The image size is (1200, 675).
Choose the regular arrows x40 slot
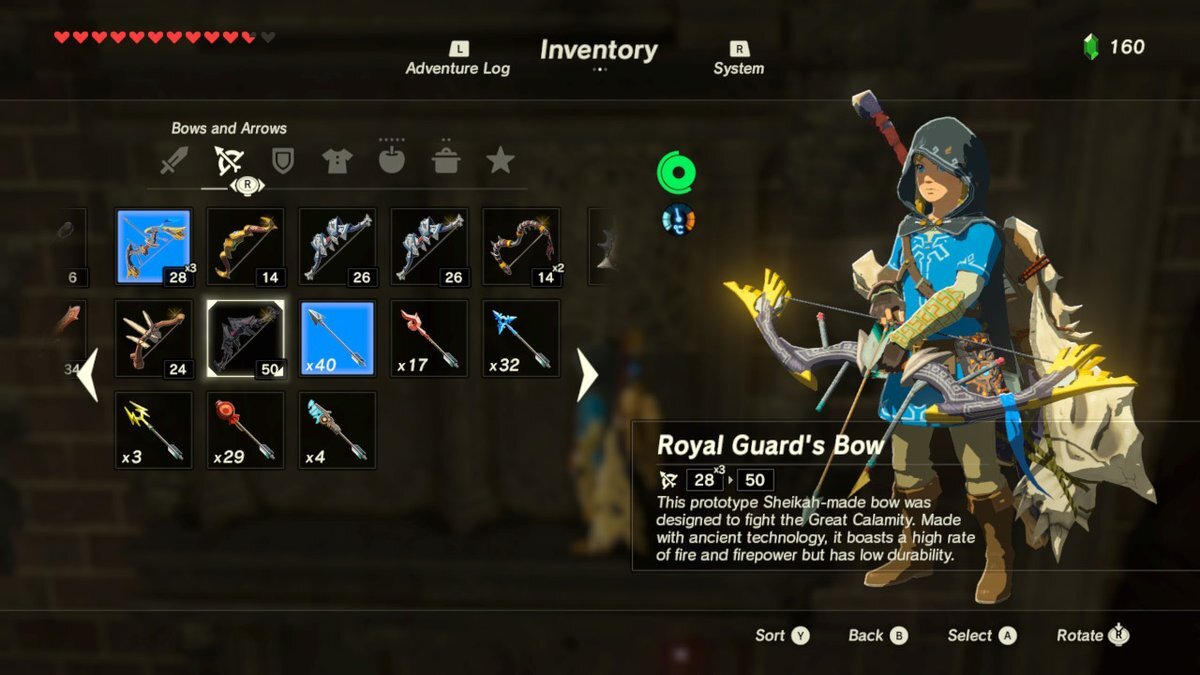point(337,338)
